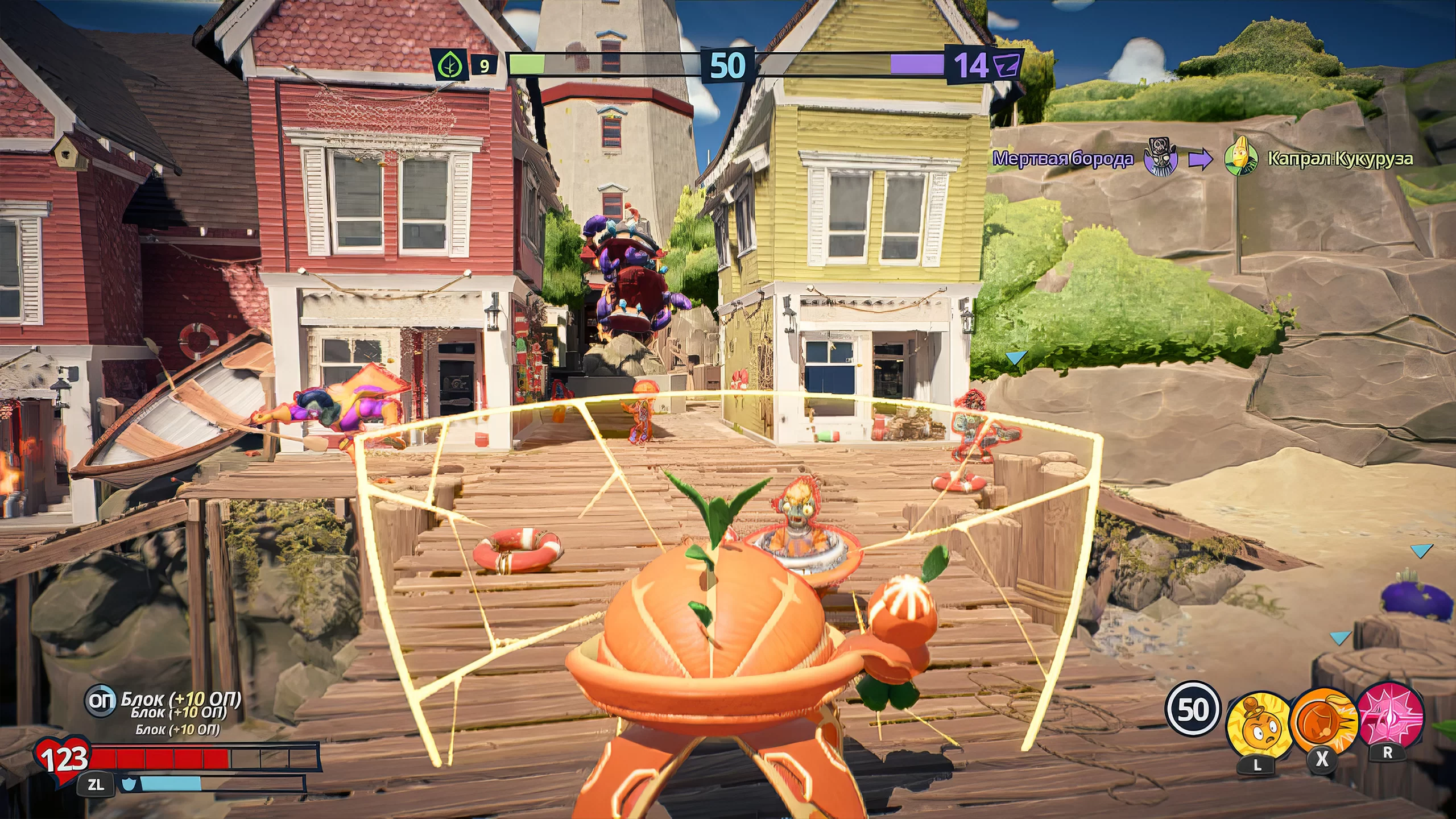Trigger the pink burst ability icon
Image resolution: width=1456 pixels, height=819 pixels.
point(1389,715)
